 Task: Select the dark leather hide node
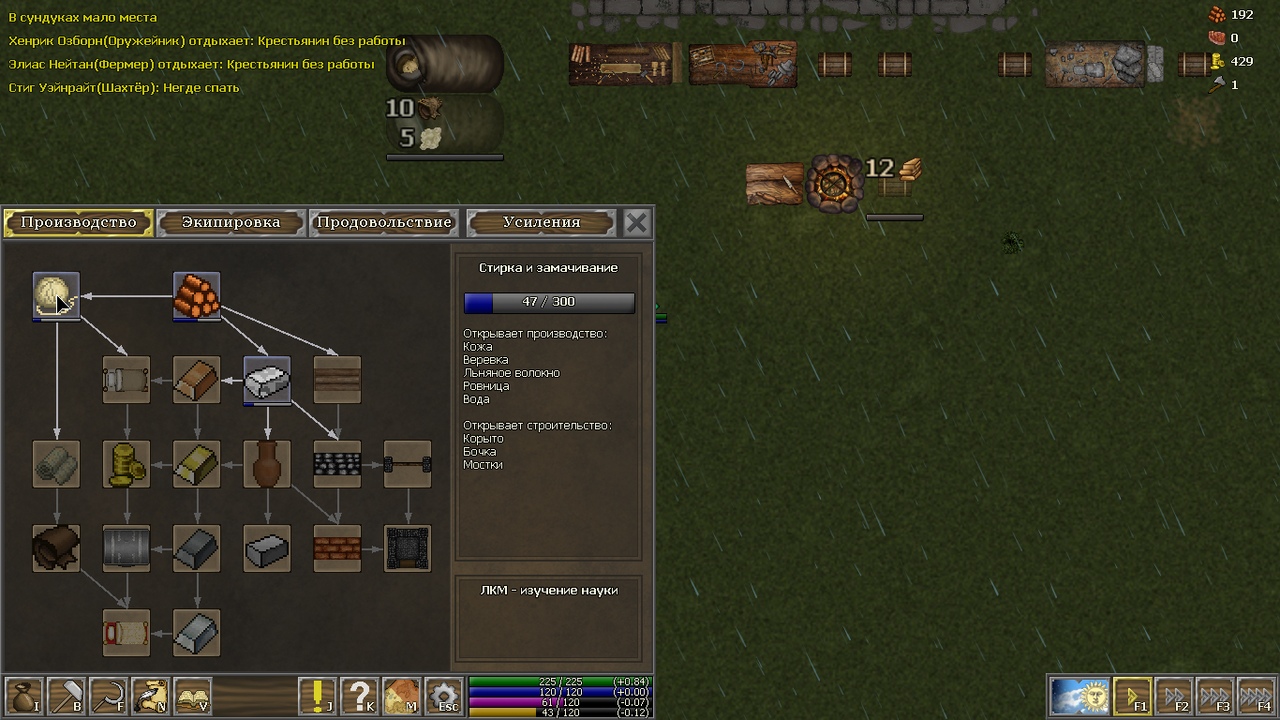[56, 548]
